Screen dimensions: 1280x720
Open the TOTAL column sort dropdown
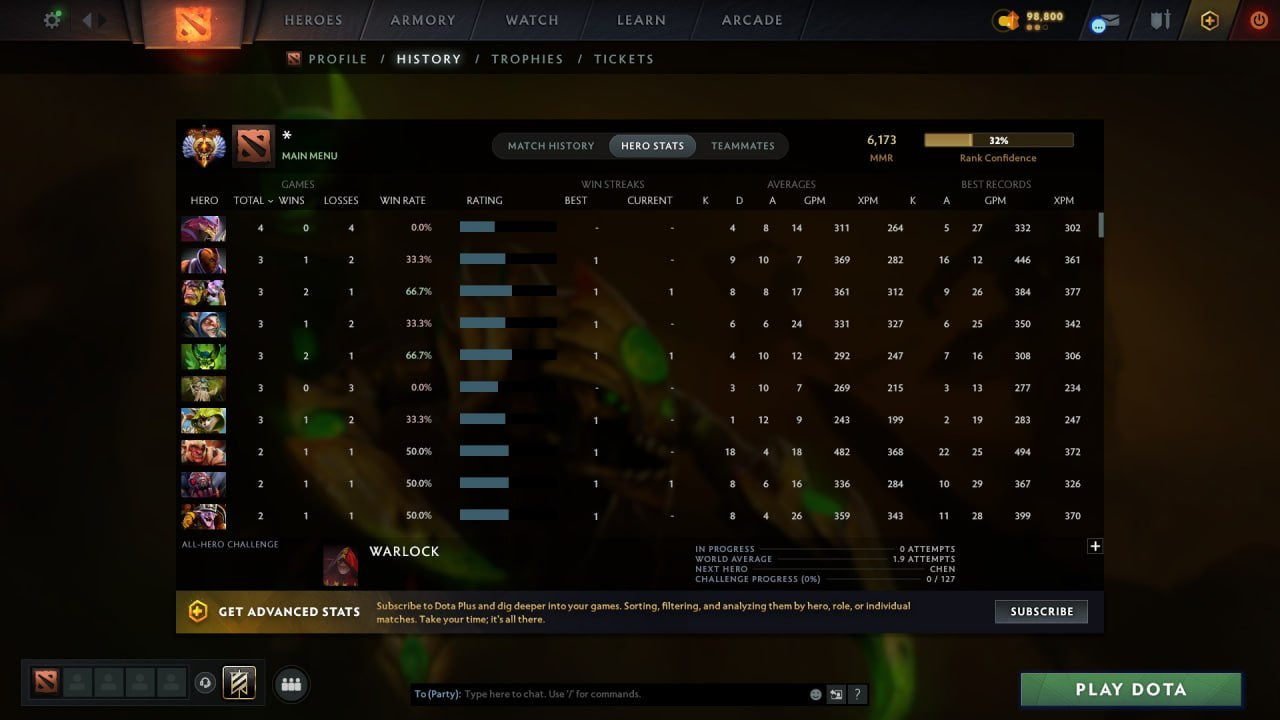[x=251, y=200]
